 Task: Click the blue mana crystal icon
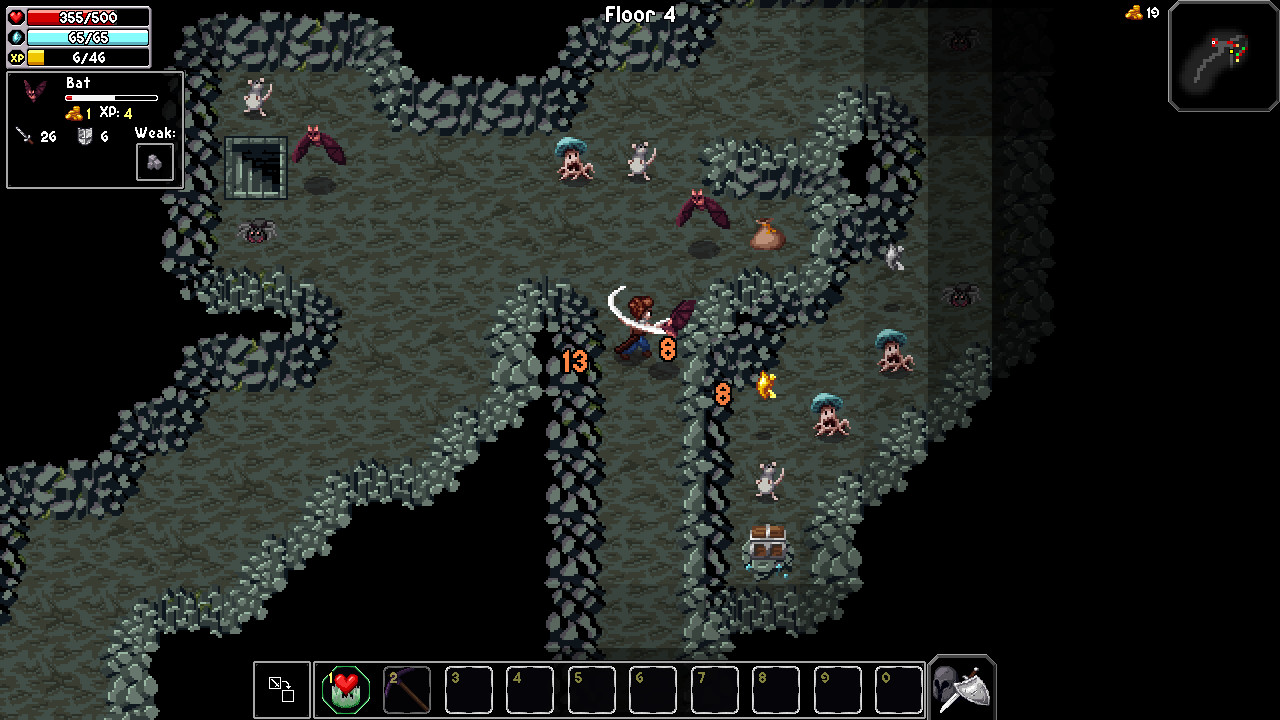(14, 37)
